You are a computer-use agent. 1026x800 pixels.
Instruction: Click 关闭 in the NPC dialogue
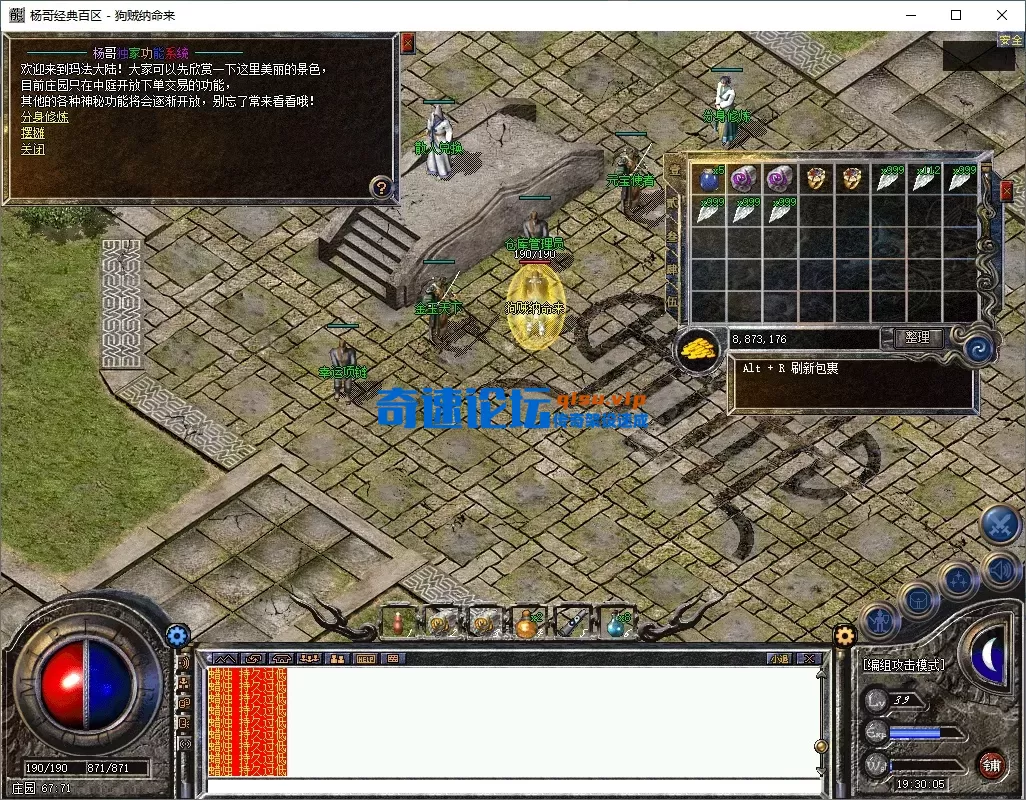[33, 149]
